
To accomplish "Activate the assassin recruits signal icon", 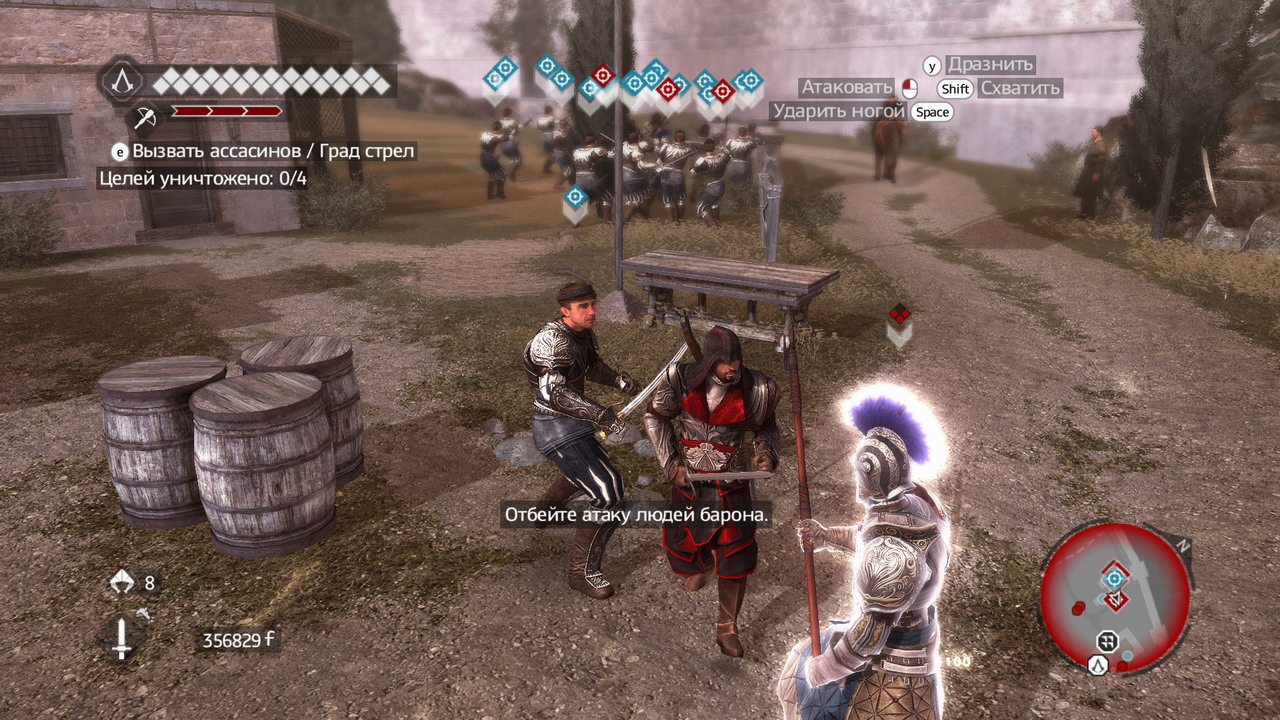I will (145, 117).
